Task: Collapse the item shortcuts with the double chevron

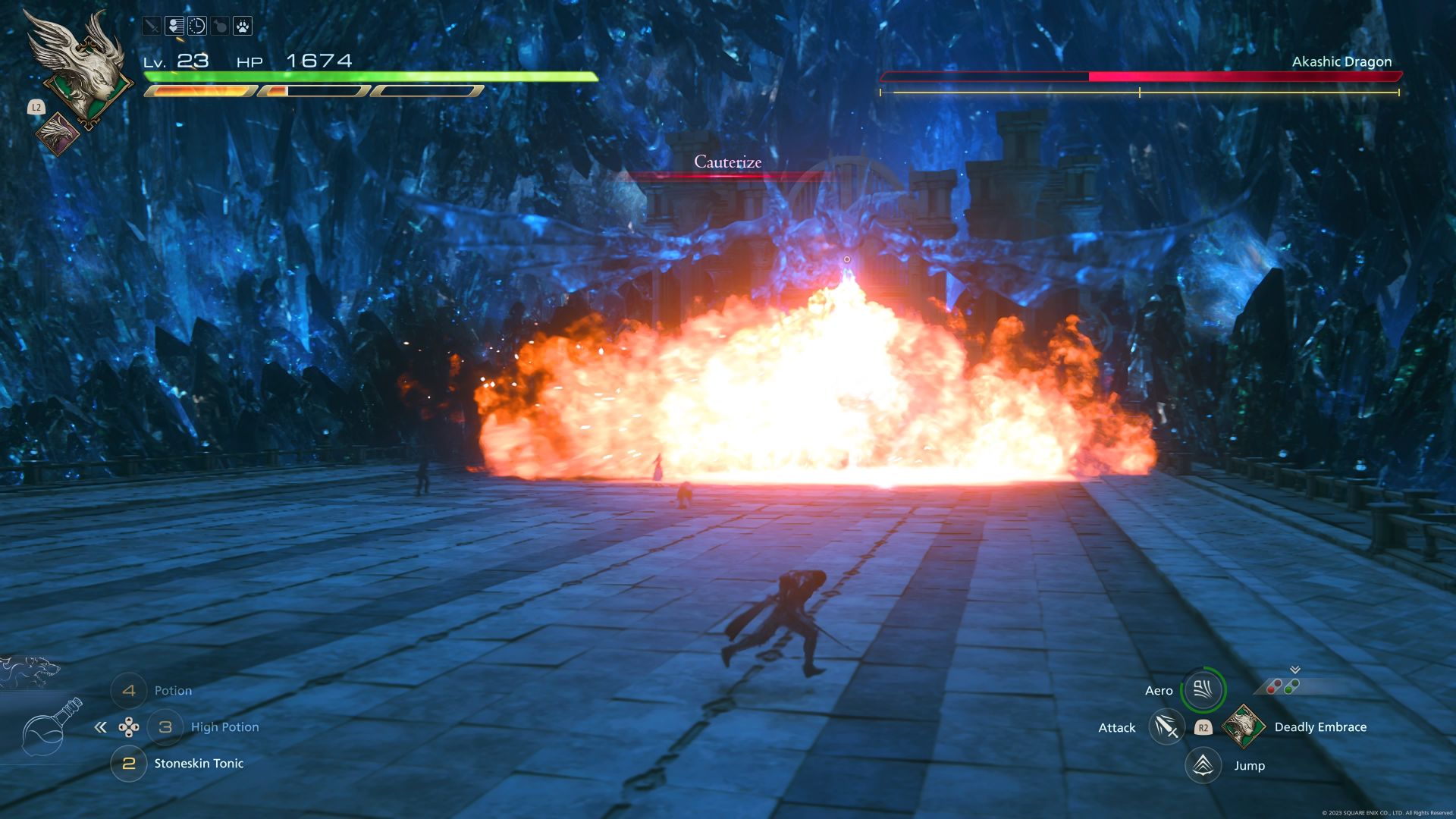Action: point(102,726)
